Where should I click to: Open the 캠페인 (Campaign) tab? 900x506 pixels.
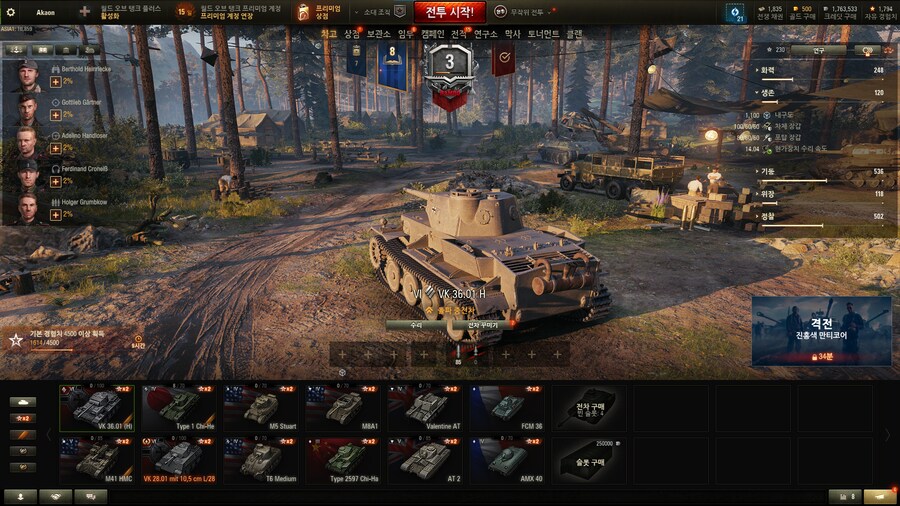tap(432, 34)
